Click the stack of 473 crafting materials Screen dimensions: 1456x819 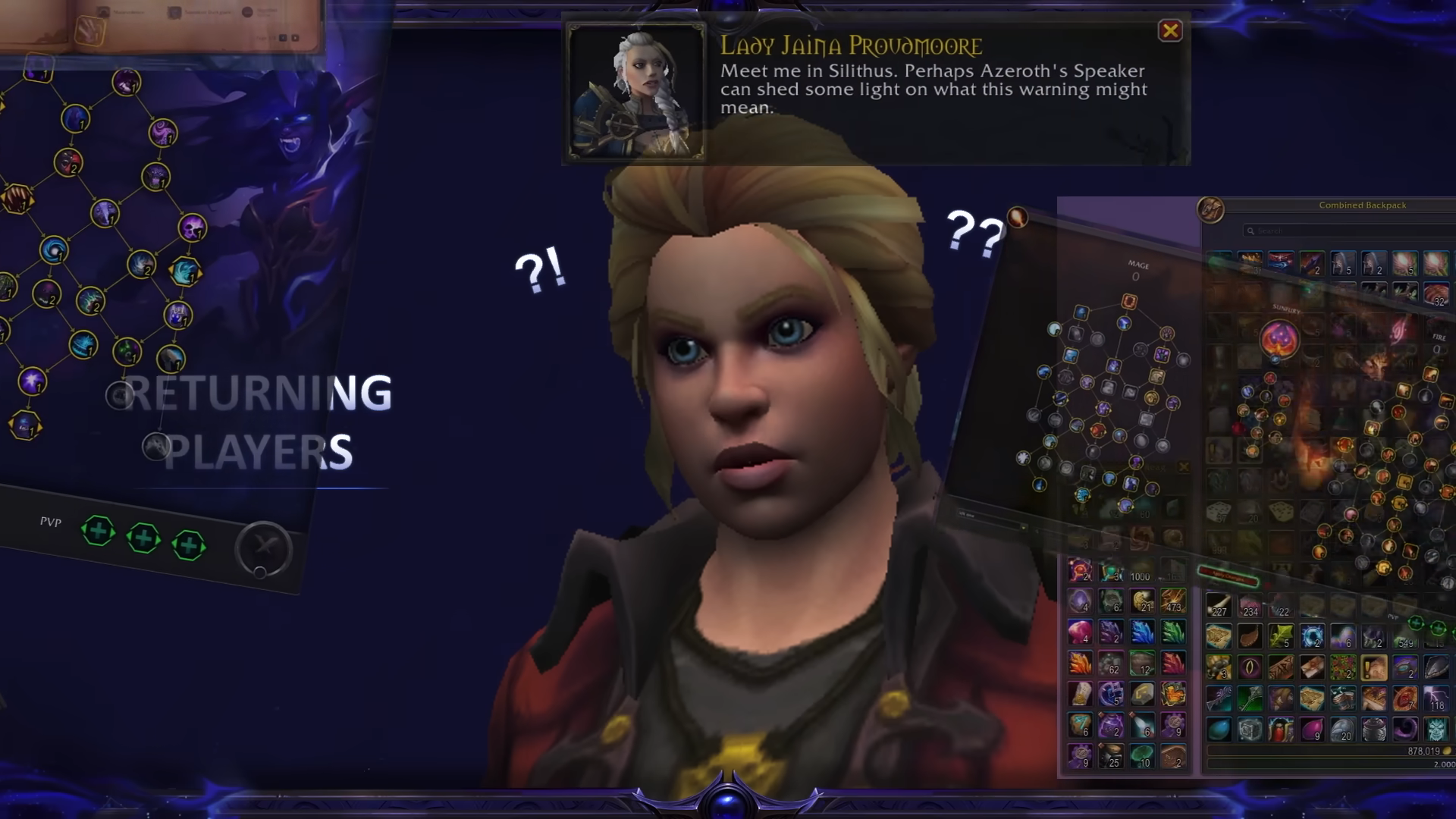coord(1173,602)
